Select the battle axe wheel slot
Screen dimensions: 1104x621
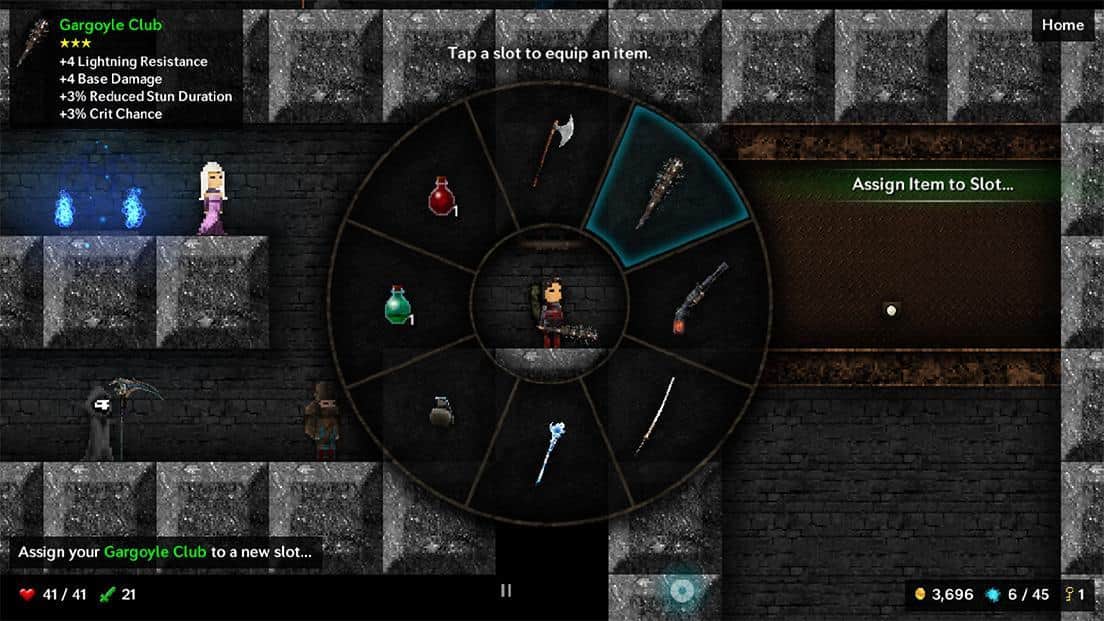pos(551,150)
